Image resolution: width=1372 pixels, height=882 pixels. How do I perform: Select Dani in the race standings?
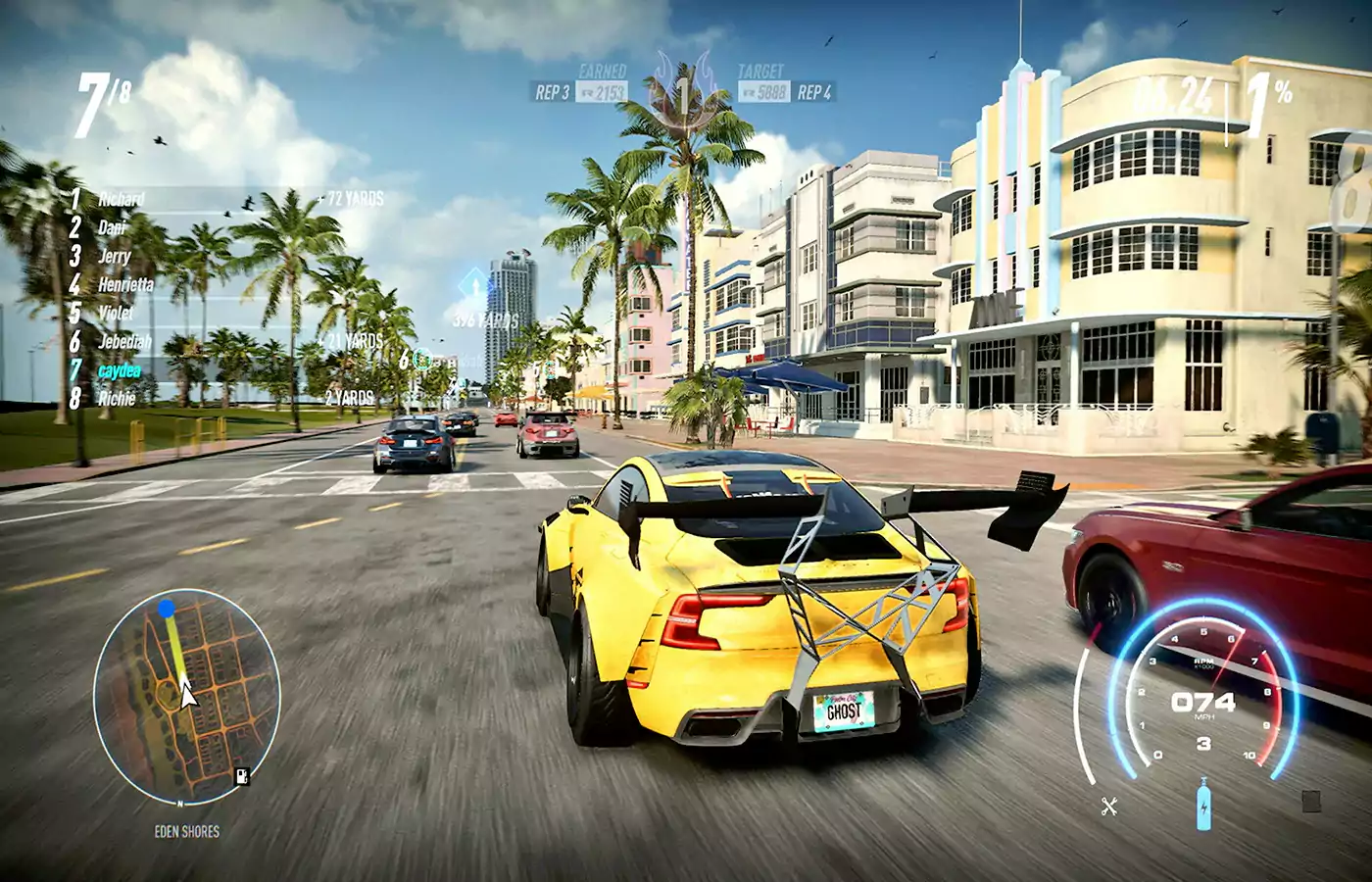point(113,227)
